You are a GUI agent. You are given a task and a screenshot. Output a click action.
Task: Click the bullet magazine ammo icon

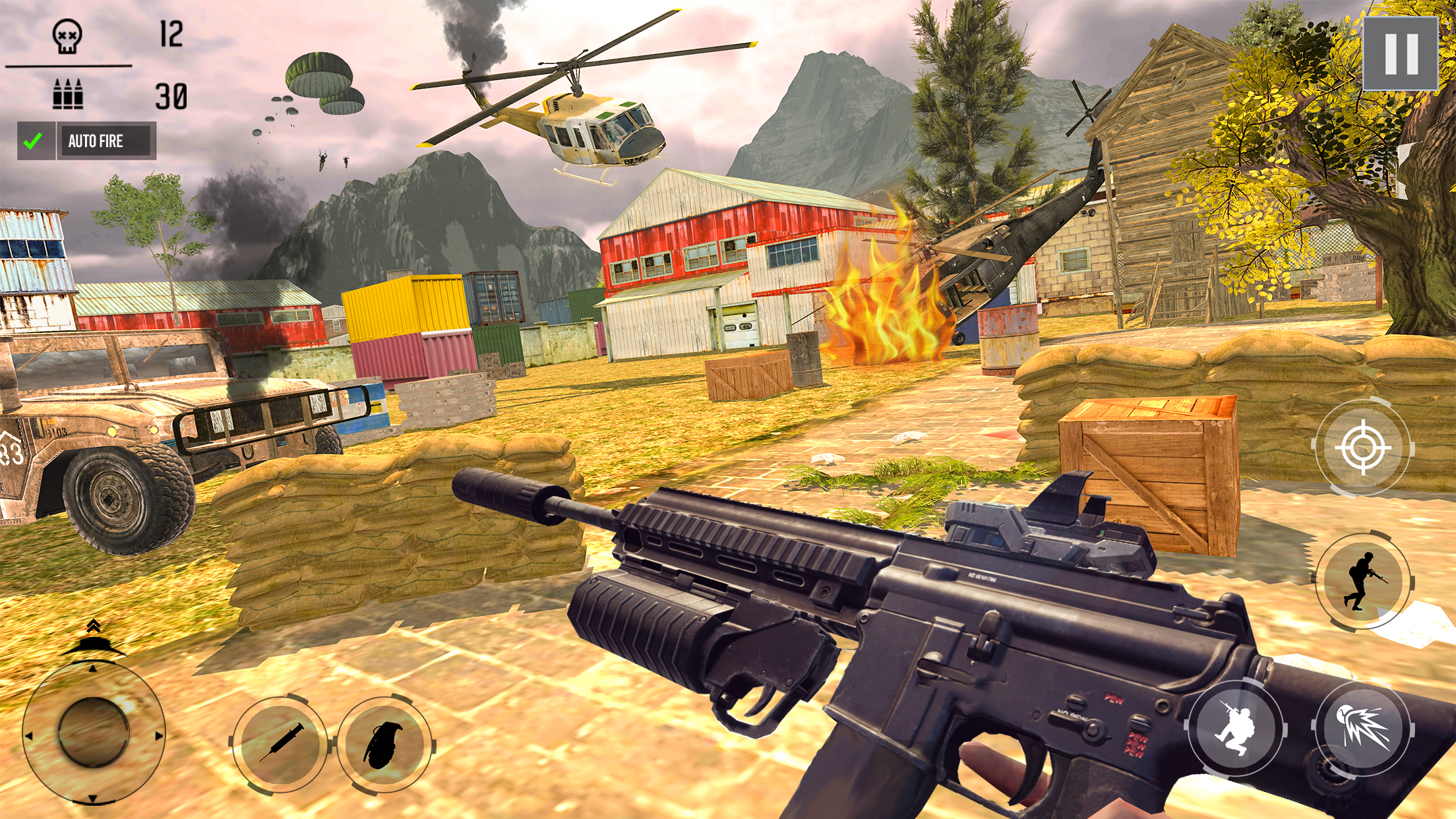[68, 94]
